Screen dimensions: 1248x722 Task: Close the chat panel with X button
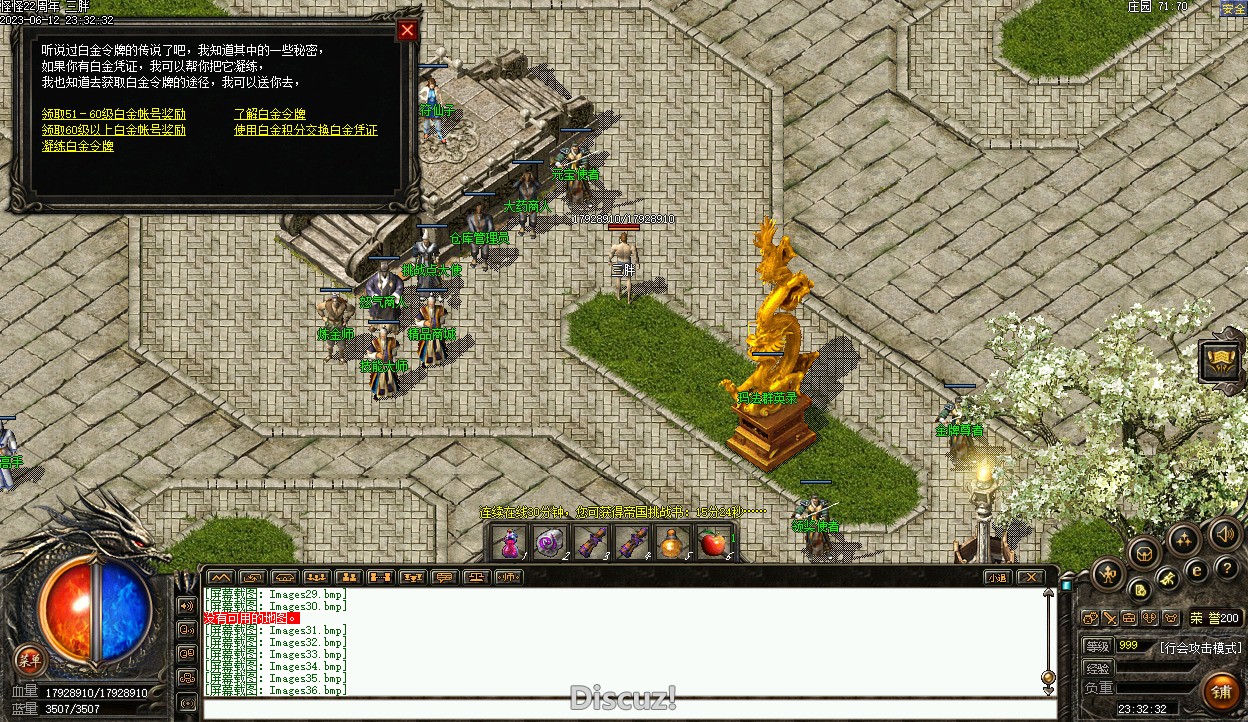coord(1030,577)
